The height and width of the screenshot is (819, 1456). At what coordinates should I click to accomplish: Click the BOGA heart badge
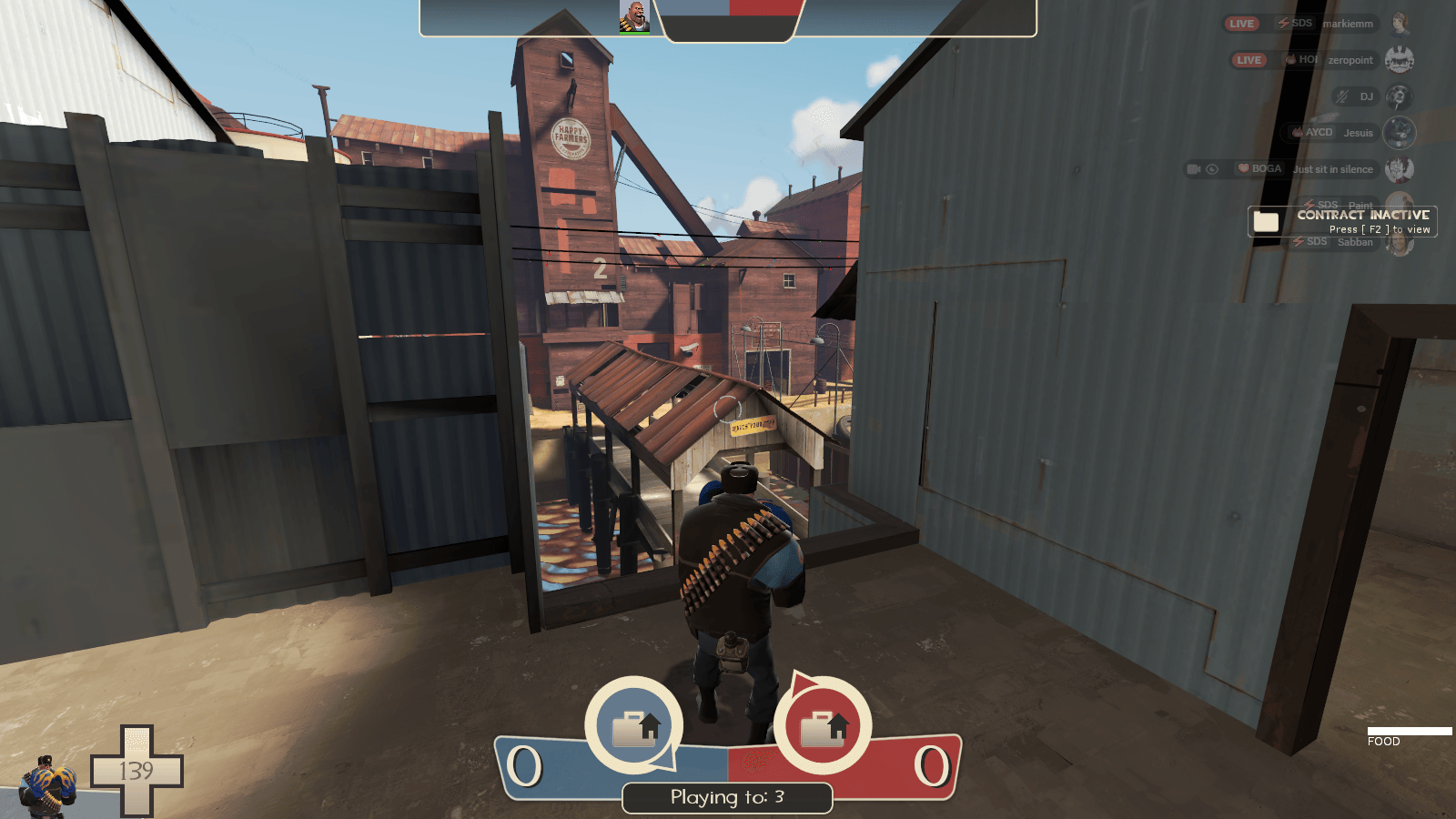(x=1245, y=169)
